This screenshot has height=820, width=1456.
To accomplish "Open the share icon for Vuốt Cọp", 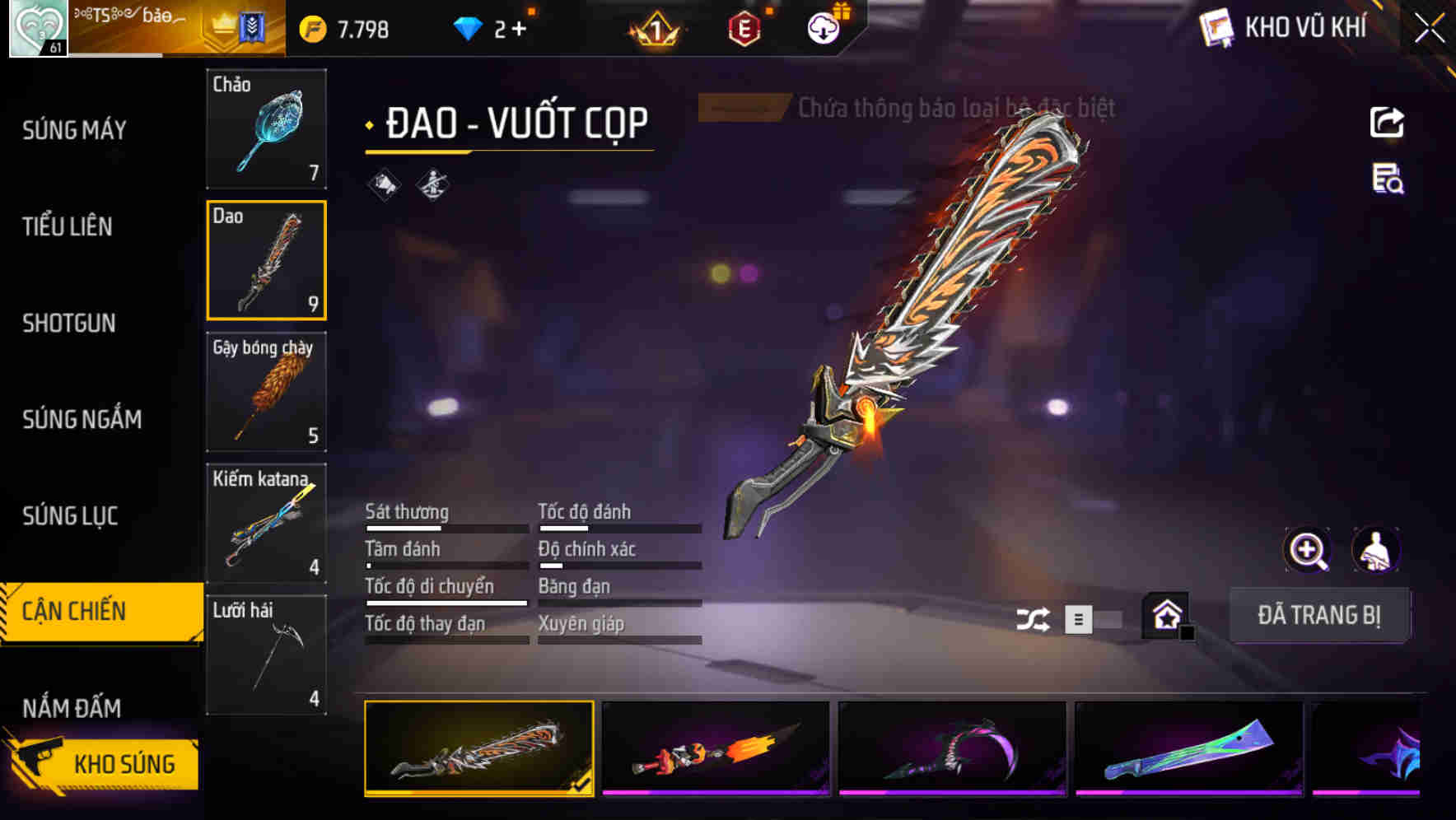I will click(1388, 122).
